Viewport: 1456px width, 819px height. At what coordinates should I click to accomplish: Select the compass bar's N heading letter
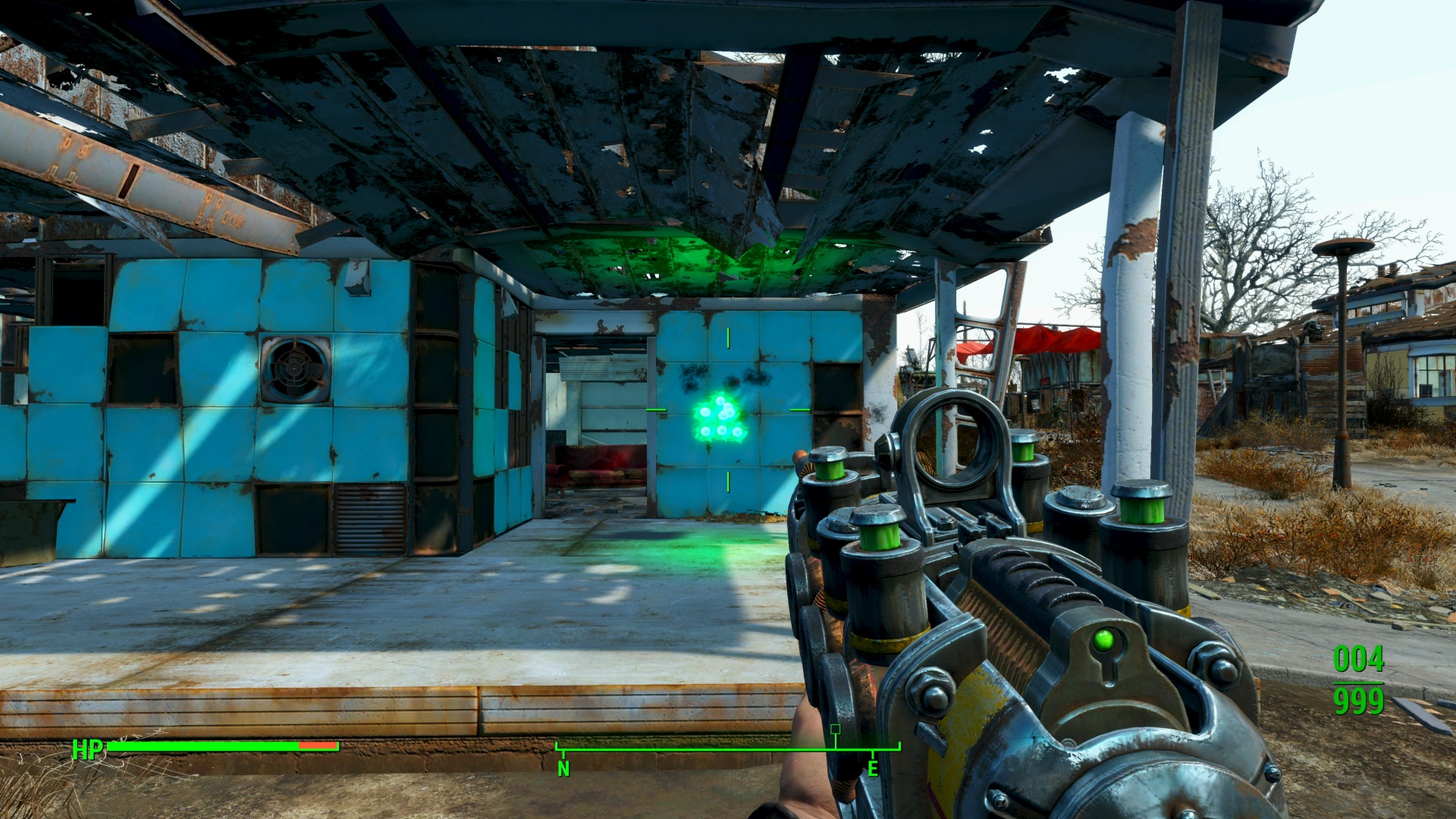563,769
